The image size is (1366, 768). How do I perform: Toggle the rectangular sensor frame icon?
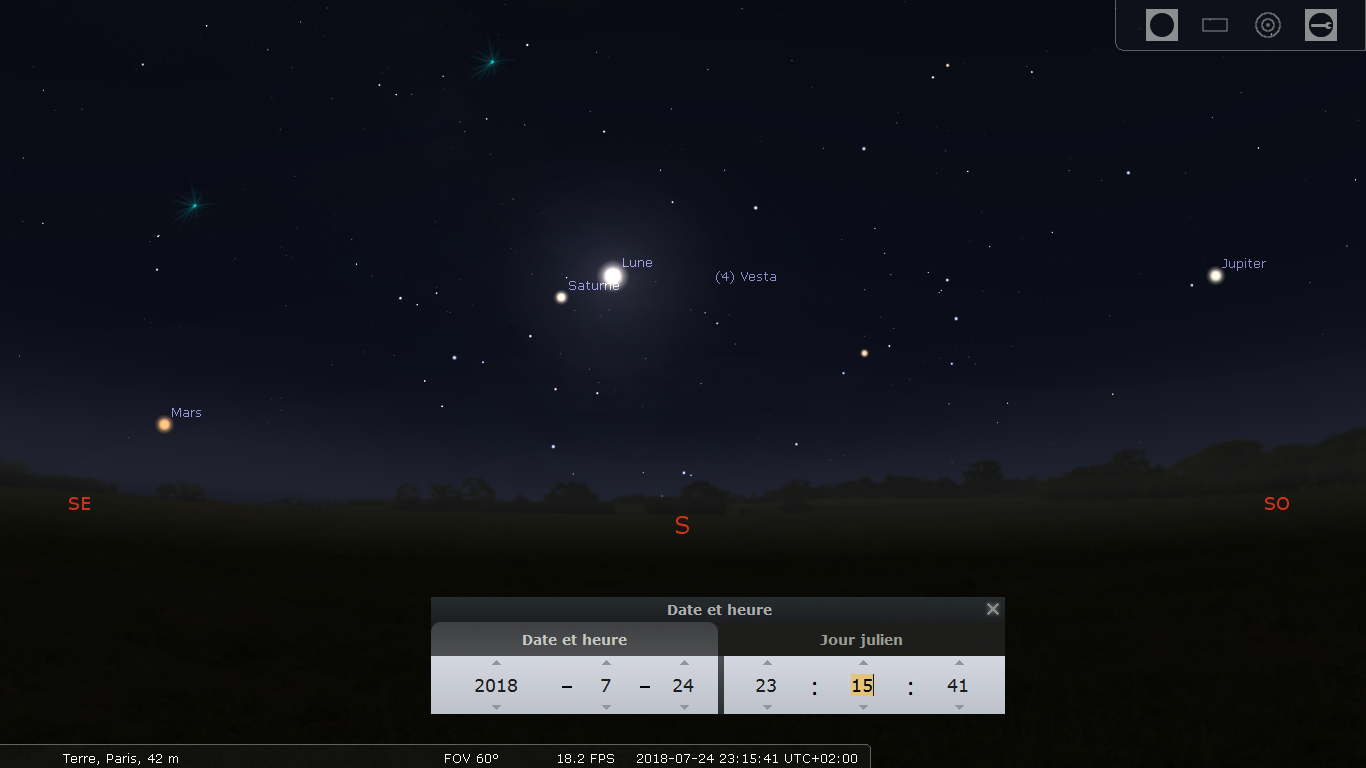[1215, 25]
